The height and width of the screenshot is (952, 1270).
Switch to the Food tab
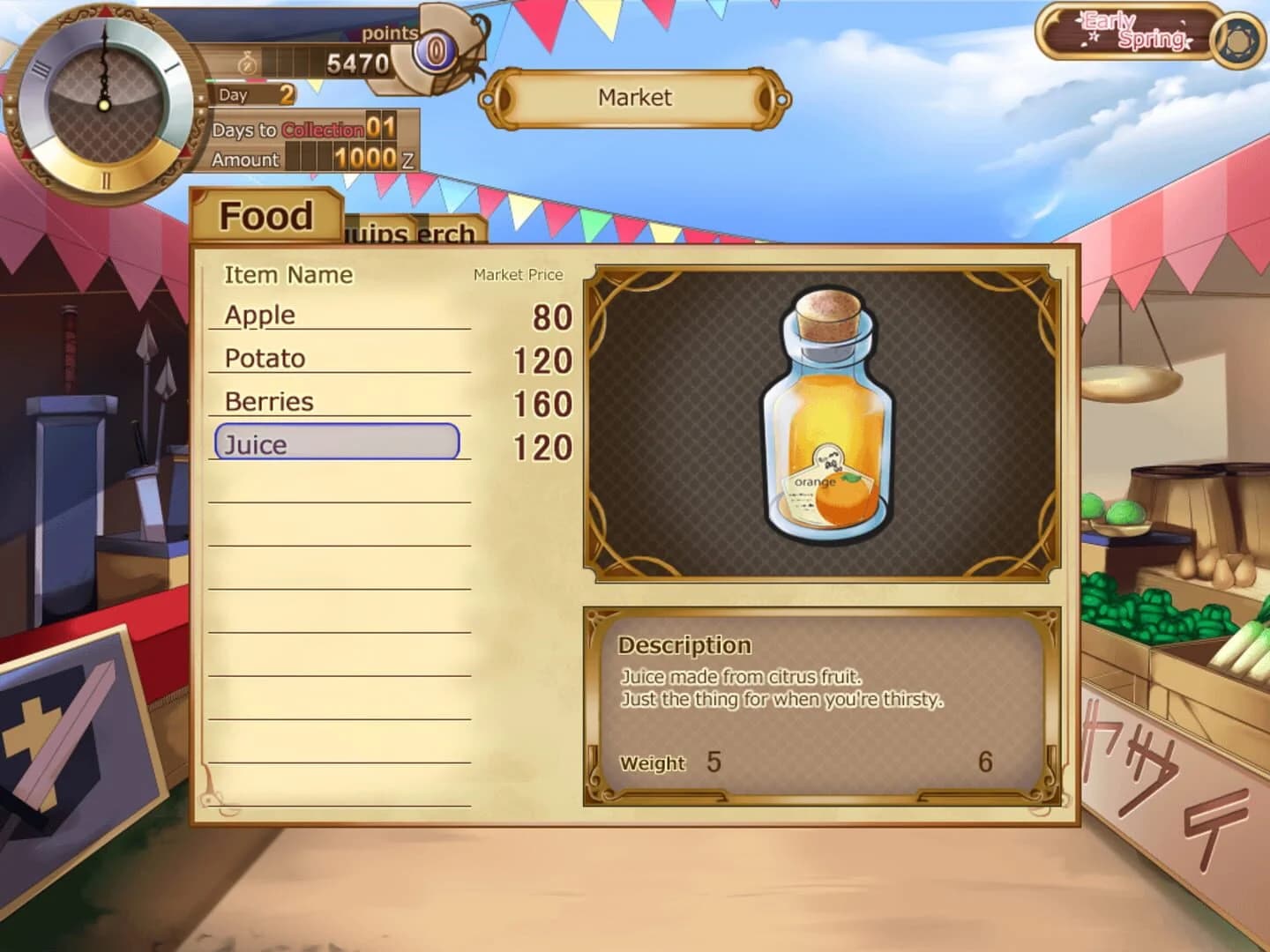click(265, 214)
